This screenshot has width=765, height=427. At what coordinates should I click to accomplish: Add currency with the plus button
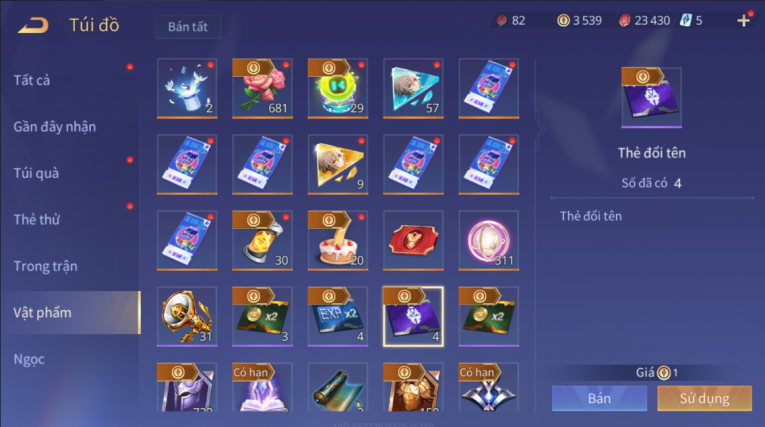[743, 21]
